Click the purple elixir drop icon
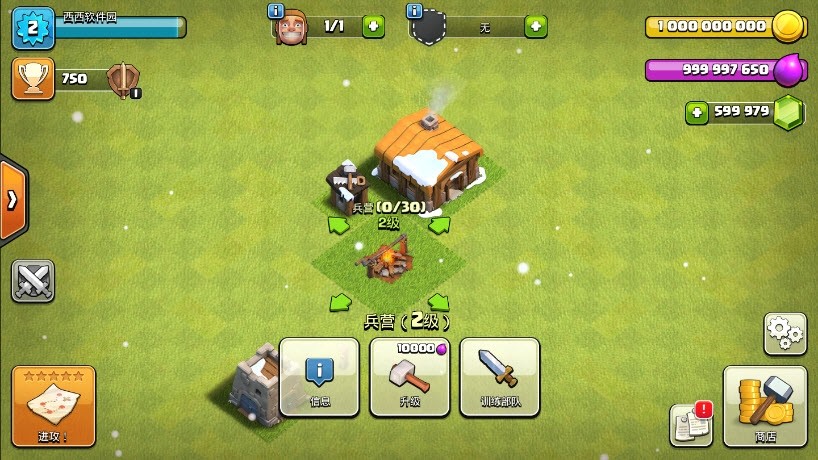 789,69
